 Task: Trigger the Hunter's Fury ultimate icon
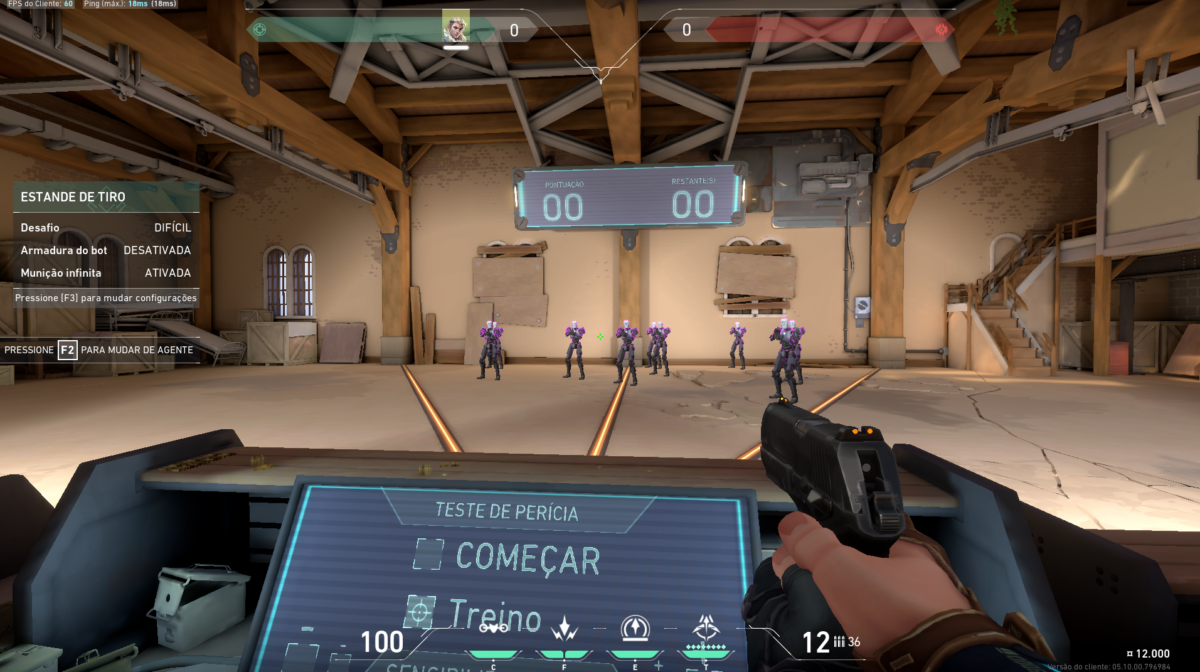pyautogui.click(x=705, y=628)
